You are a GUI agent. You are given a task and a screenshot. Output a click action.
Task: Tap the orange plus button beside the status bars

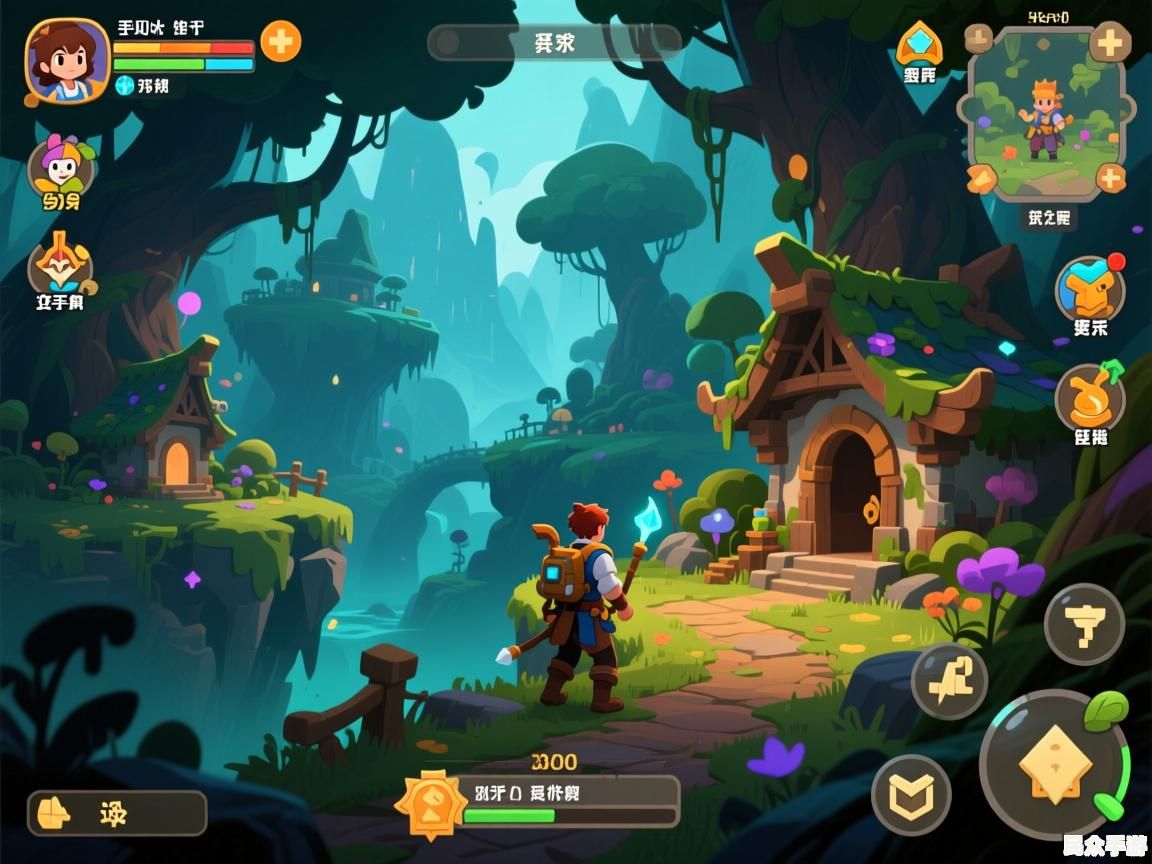tap(280, 41)
